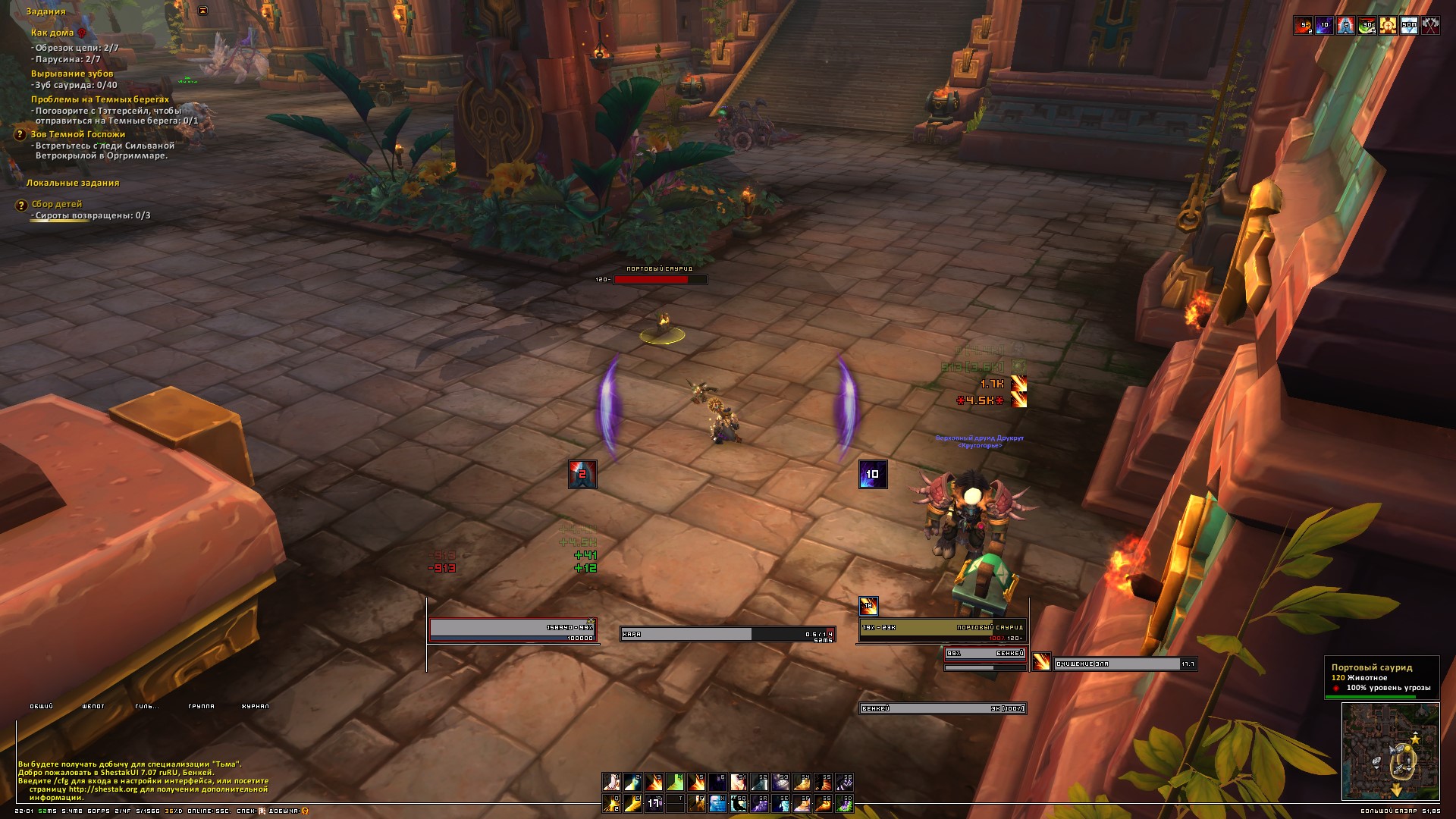Use the blue face ability on key X

tap(717, 803)
